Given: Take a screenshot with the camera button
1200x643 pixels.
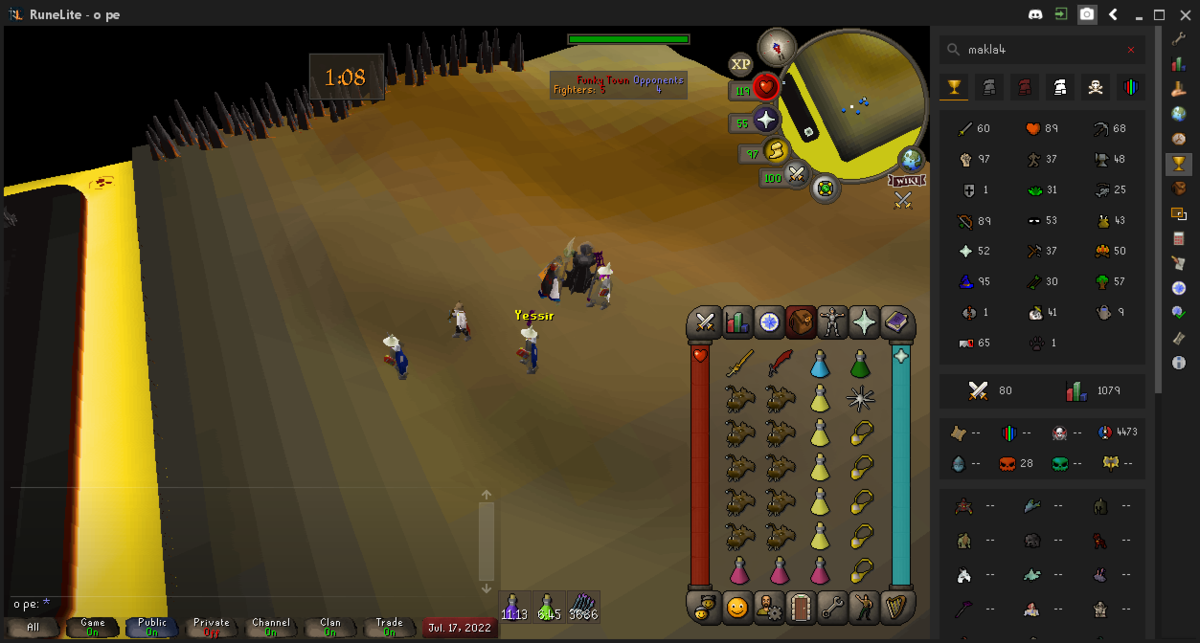Looking at the screenshot, I should (1087, 15).
